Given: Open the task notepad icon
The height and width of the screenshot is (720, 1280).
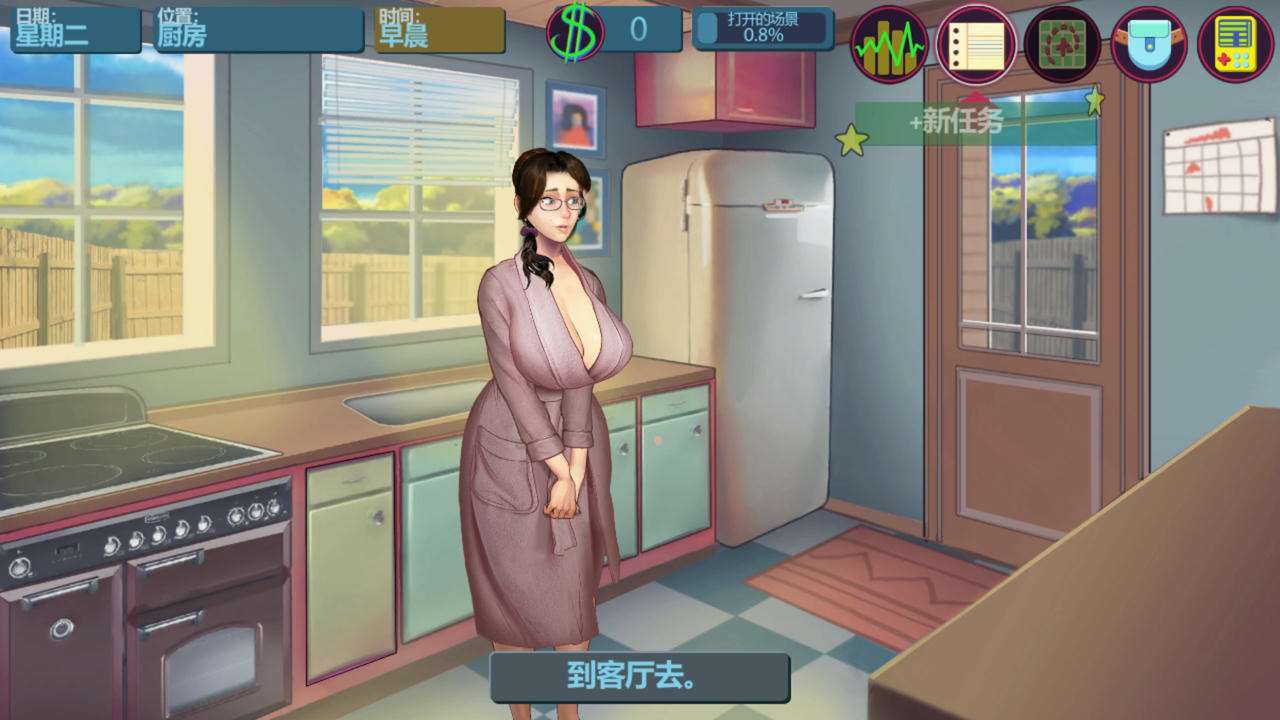Looking at the screenshot, I should (x=975, y=44).
